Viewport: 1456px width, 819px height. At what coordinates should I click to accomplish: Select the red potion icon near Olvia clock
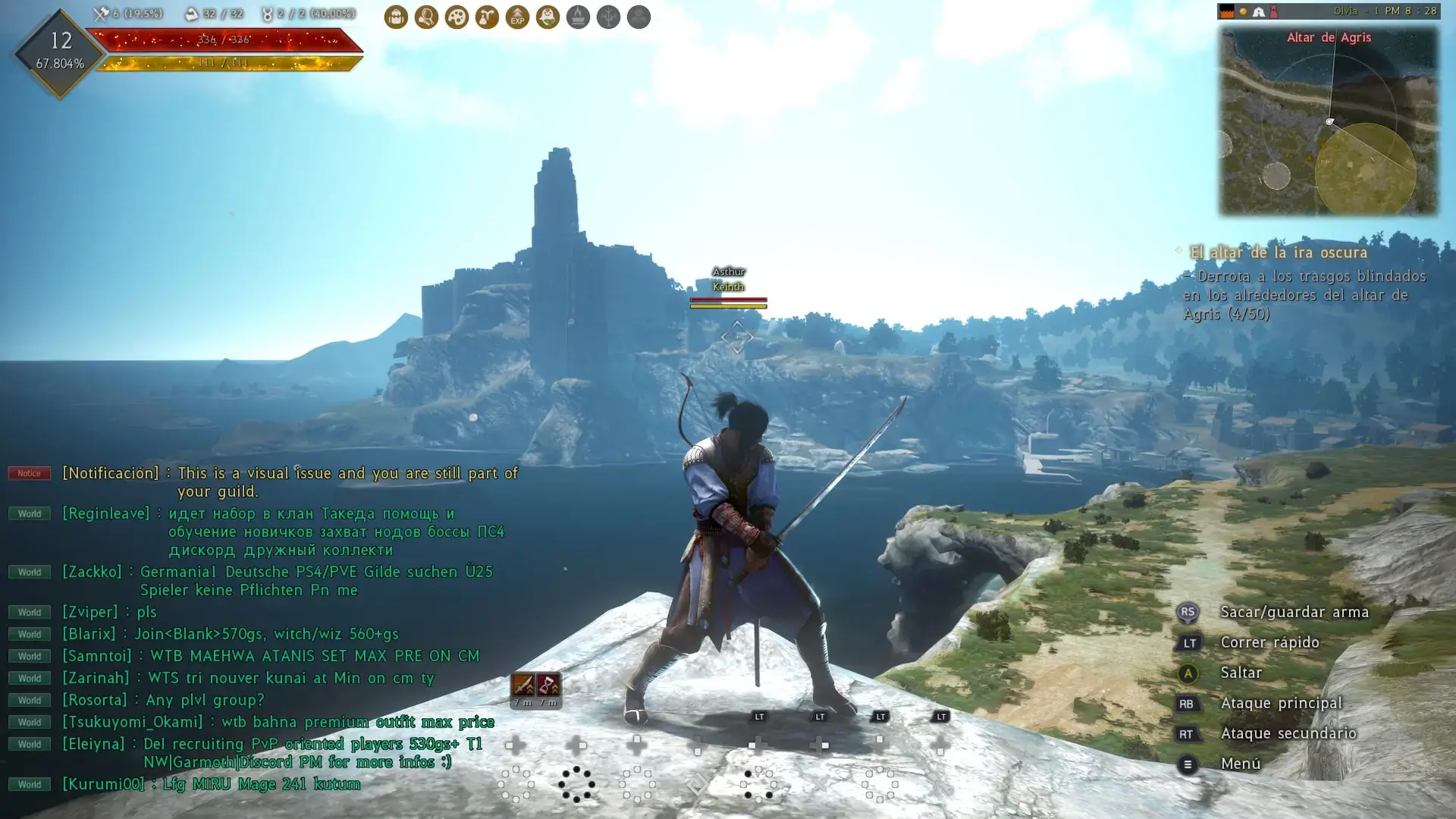1272,11
